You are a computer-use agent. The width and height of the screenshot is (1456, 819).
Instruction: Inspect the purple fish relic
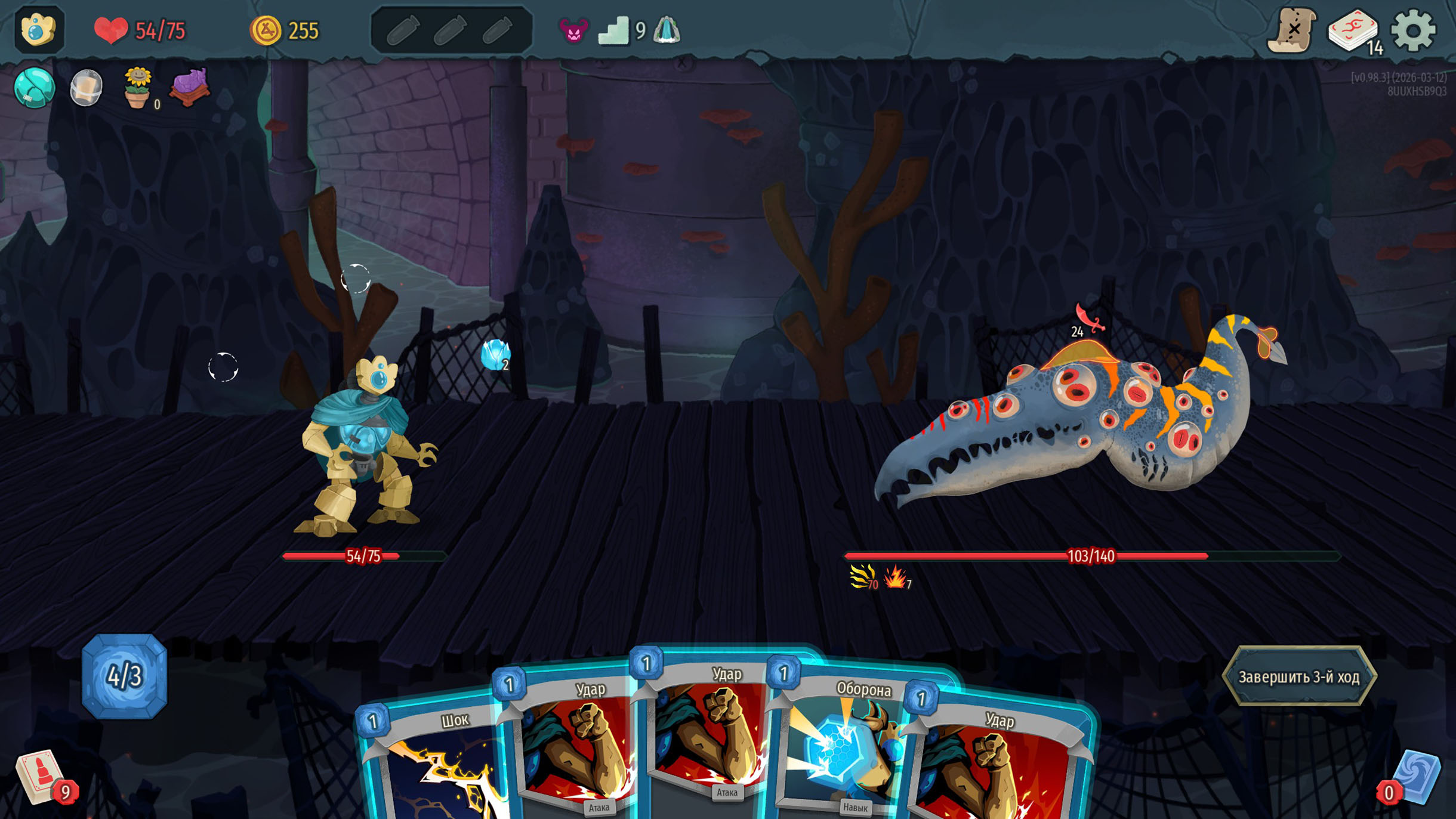(x=190, y=87)
